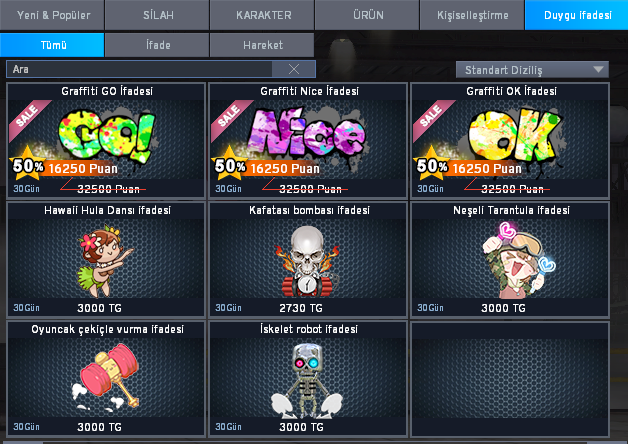The width and height of the screenshot is (628, 444).
Task: Open the Yeni & Popüler tab
Action: tap(52, 16)
